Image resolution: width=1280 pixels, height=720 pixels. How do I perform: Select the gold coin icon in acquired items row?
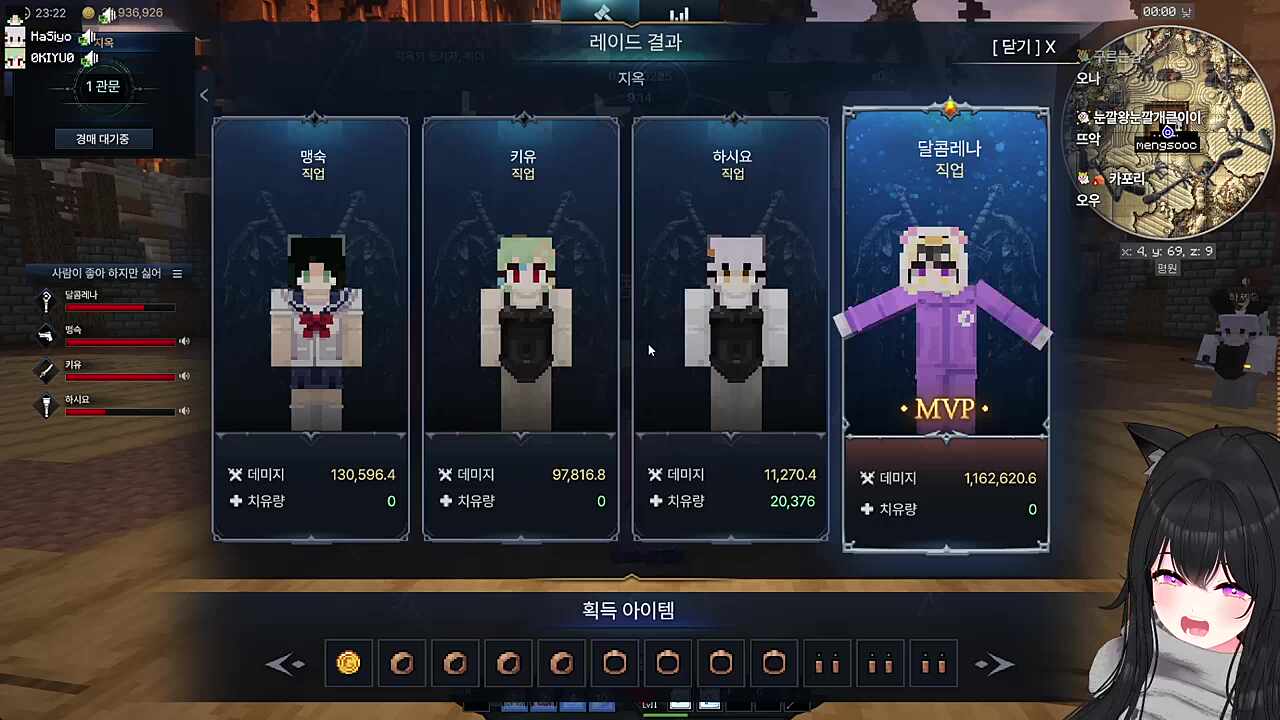point(348,663)
